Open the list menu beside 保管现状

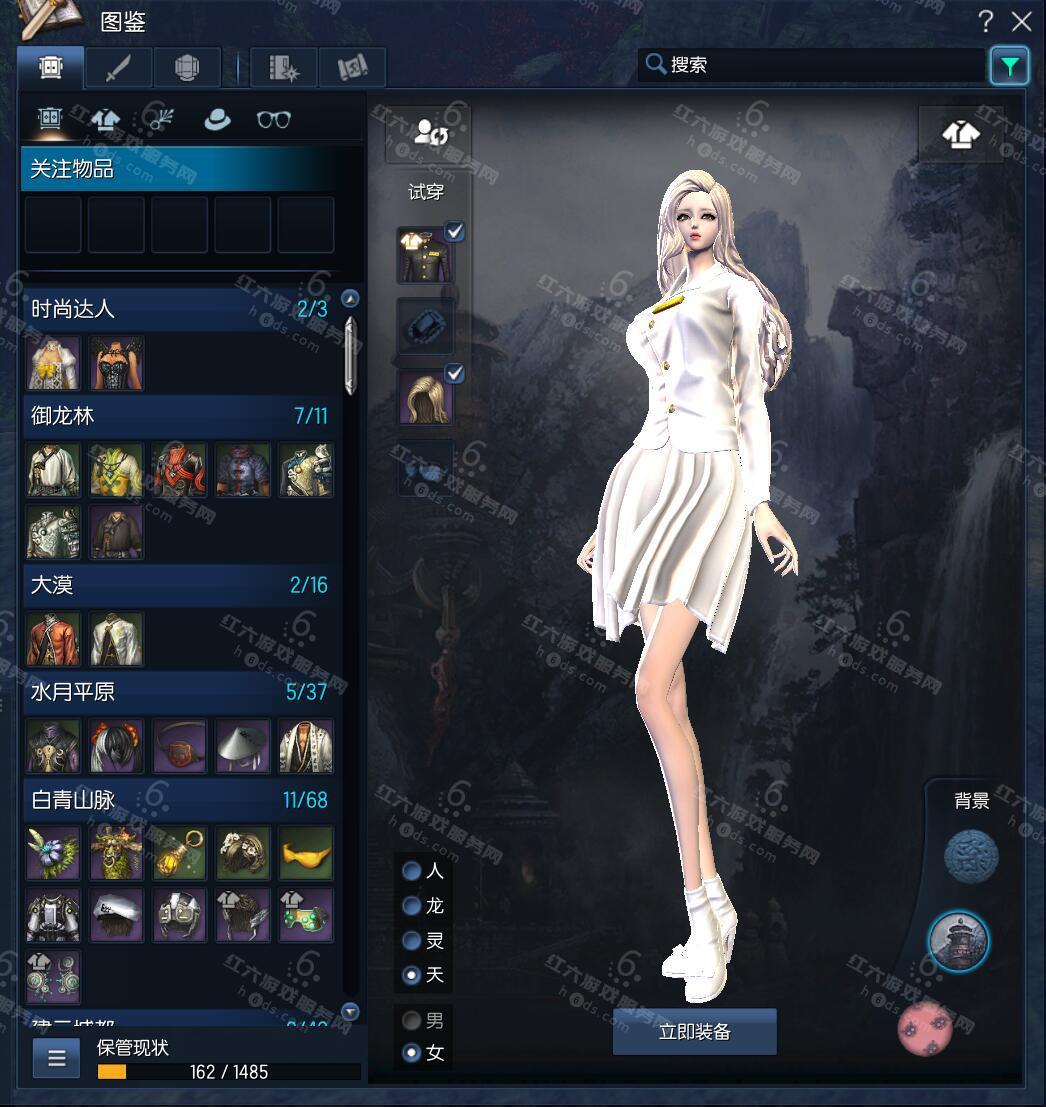pos(56,1058)
